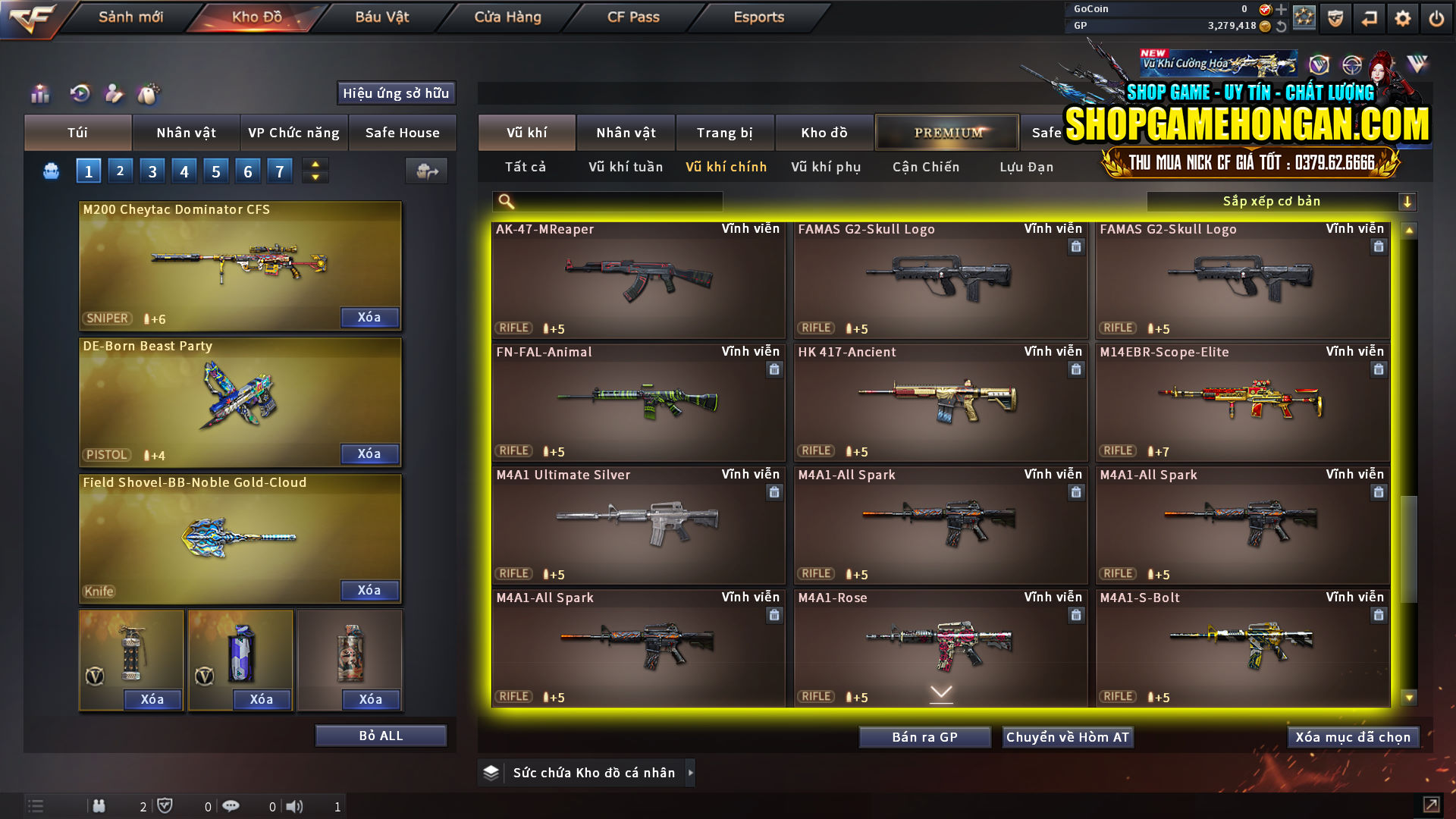Viewport: 1456px width, 819px height.
Task: Select inventory bag number 3
Action: click(x=152, y=171)
